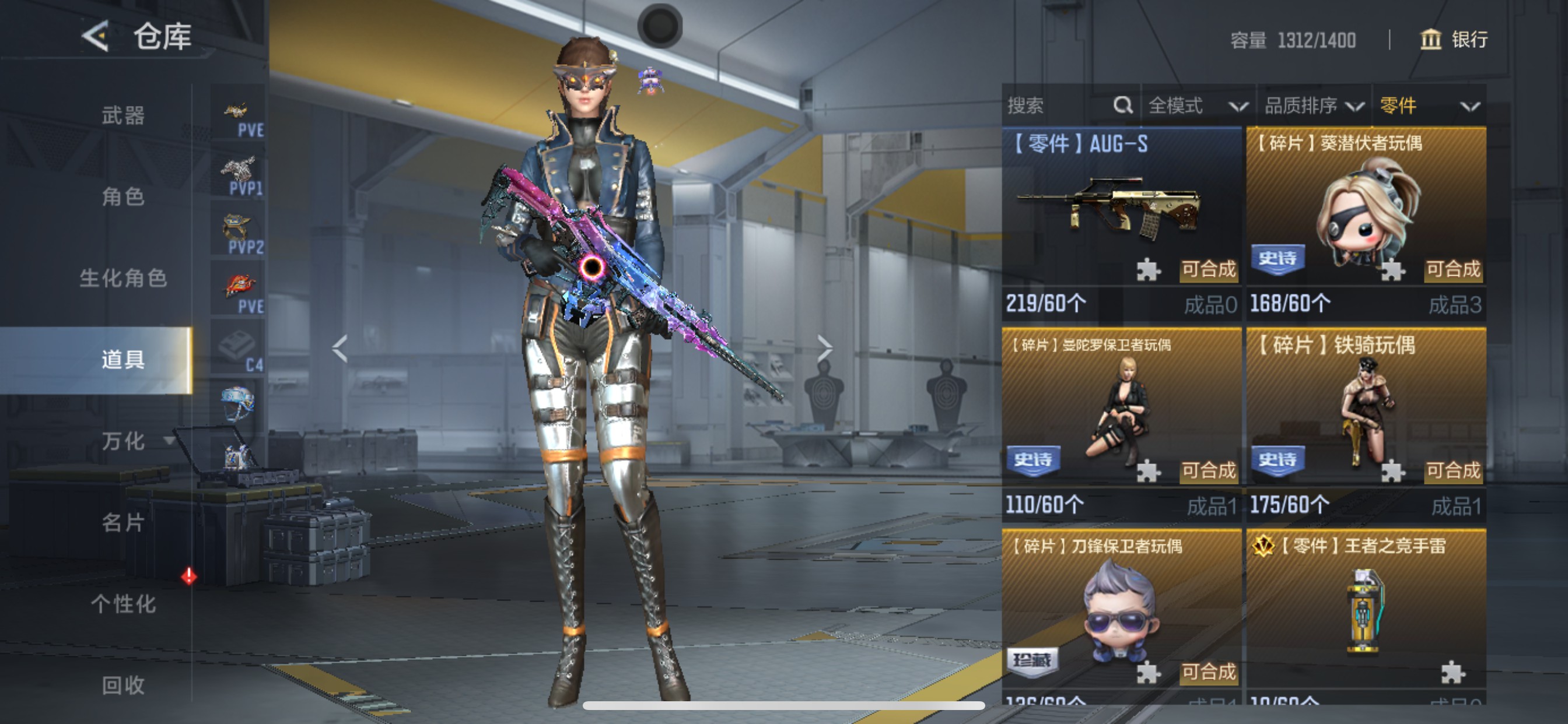The width and height of the screenshot is (1568, 724).
Task: Open the 武器 category
Action: tap(123, 115)
